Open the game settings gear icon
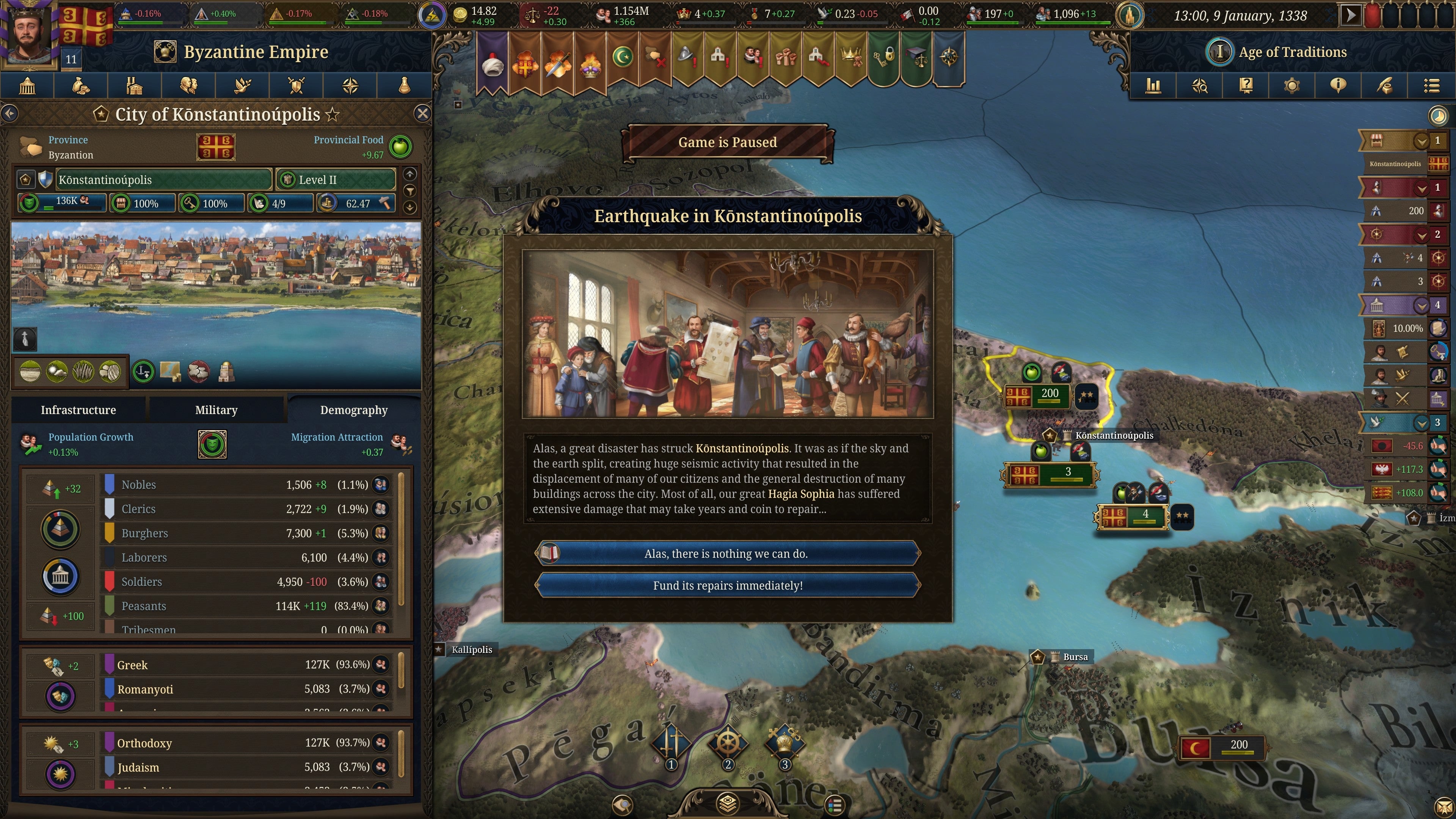 coord(1292,86)
